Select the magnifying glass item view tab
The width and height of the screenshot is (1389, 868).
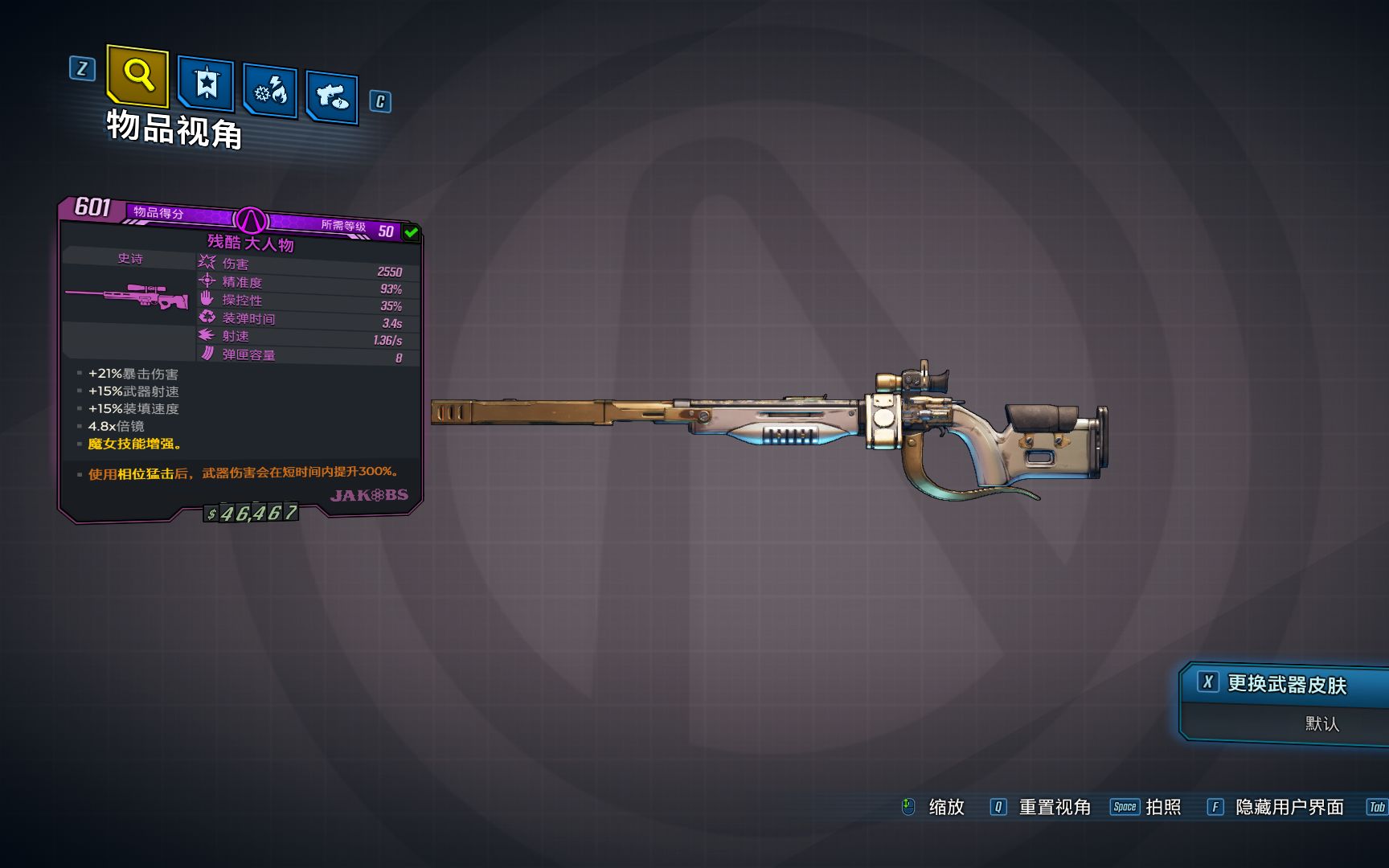[x=137, y=76]
